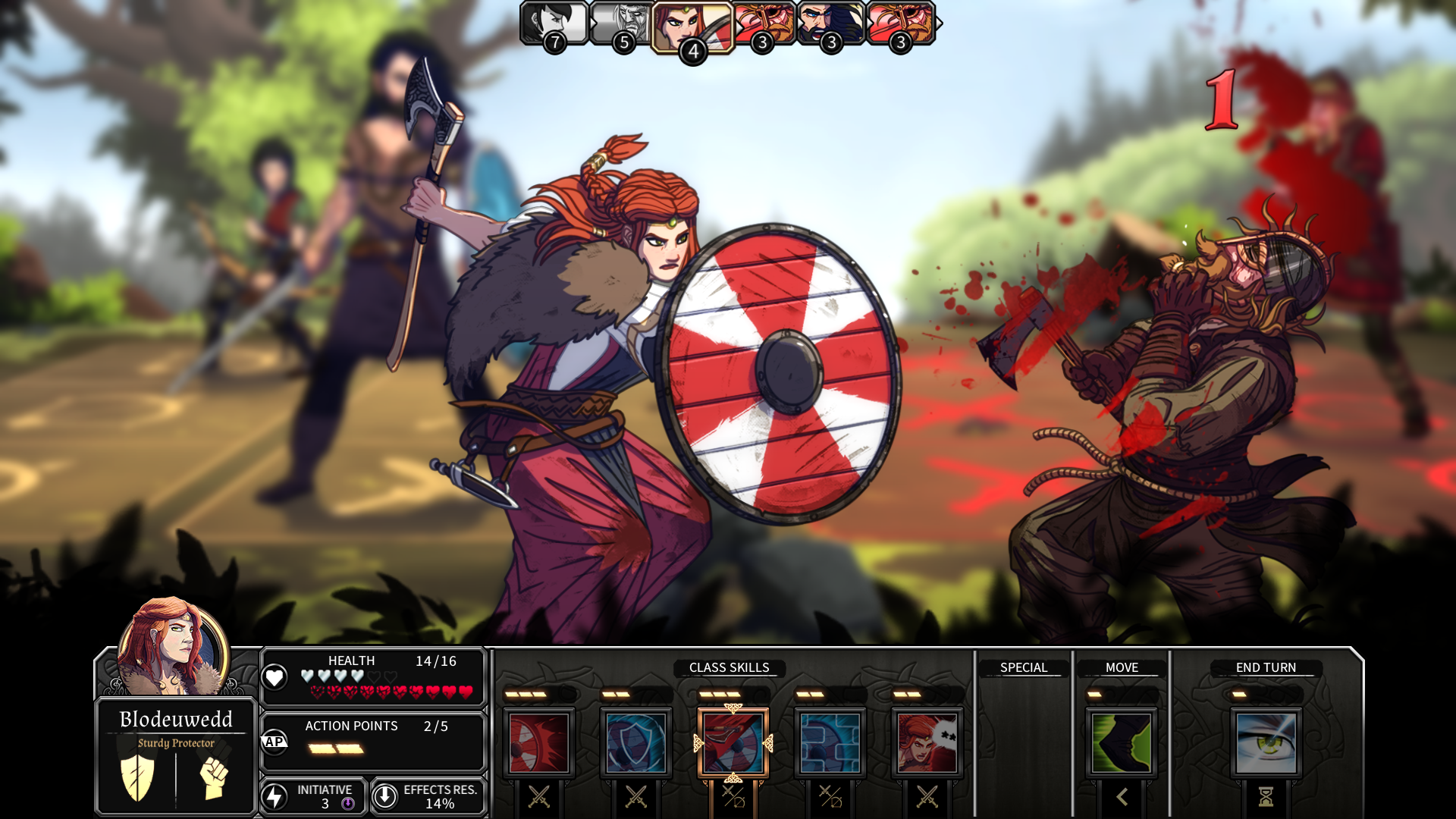This screenshot has height=819, width=1456.
Task: Choose the highlighted axe-and-shield skill
Action: tap(733, 743)
